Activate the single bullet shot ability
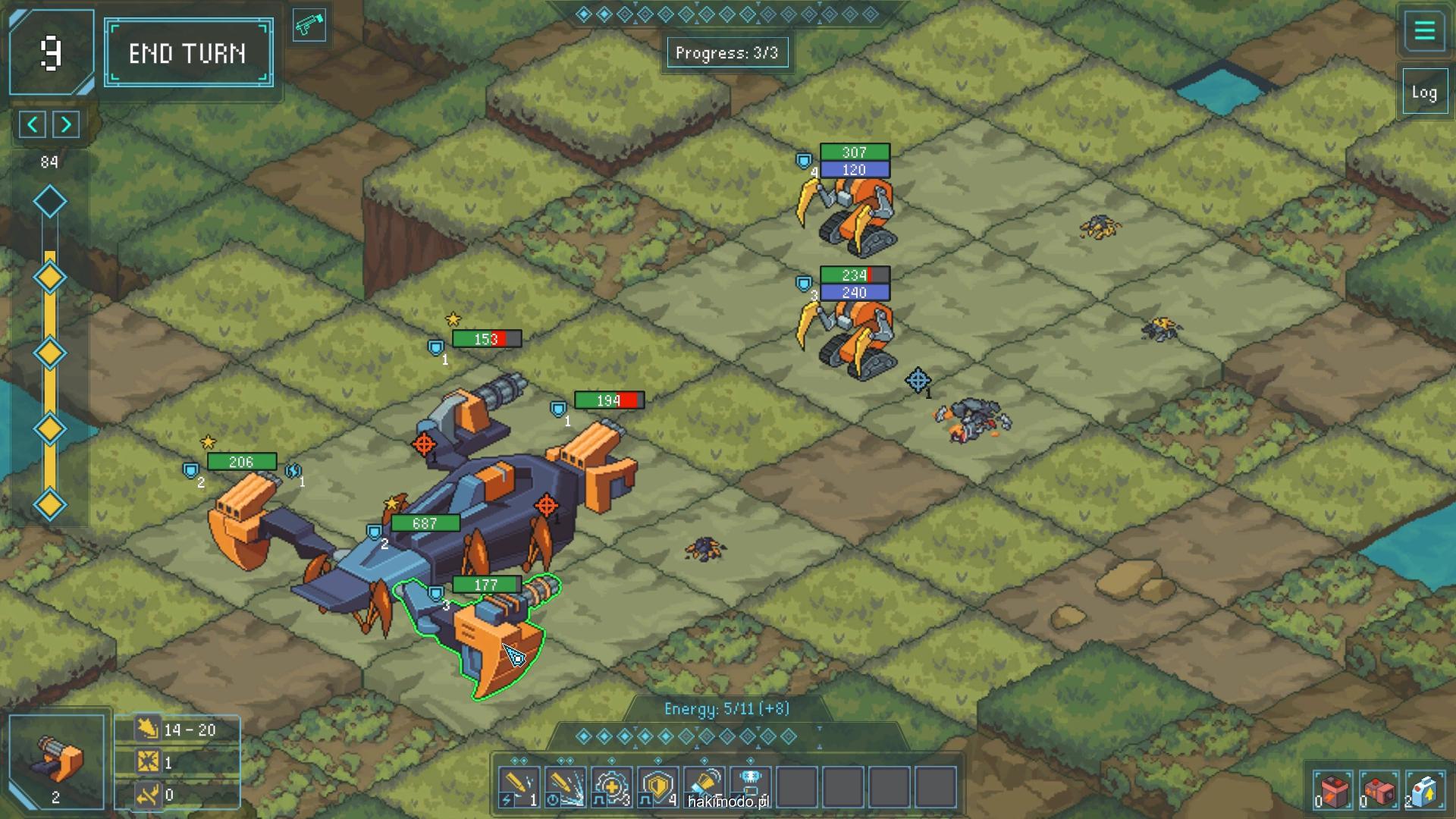1456x819 pixels. click(x=519, y=787)
